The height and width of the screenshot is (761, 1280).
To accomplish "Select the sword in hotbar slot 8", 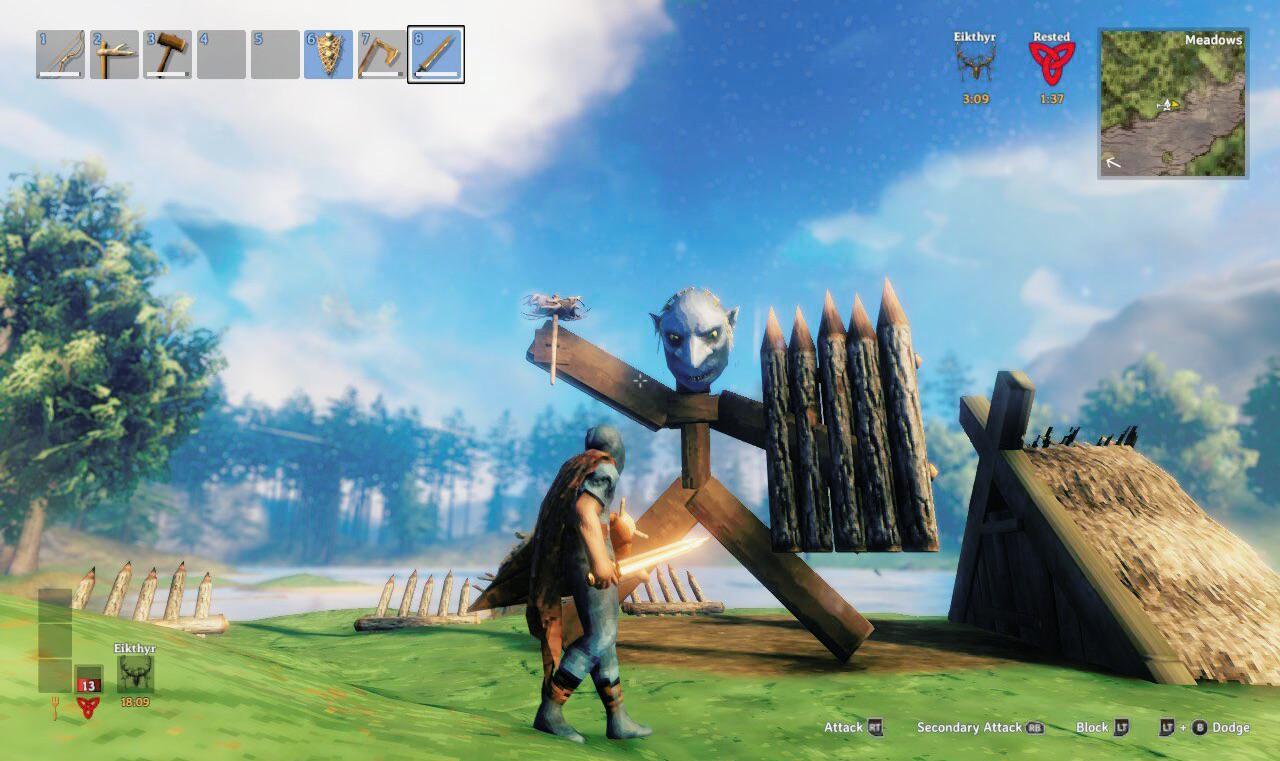I will [x=436, y=54].
